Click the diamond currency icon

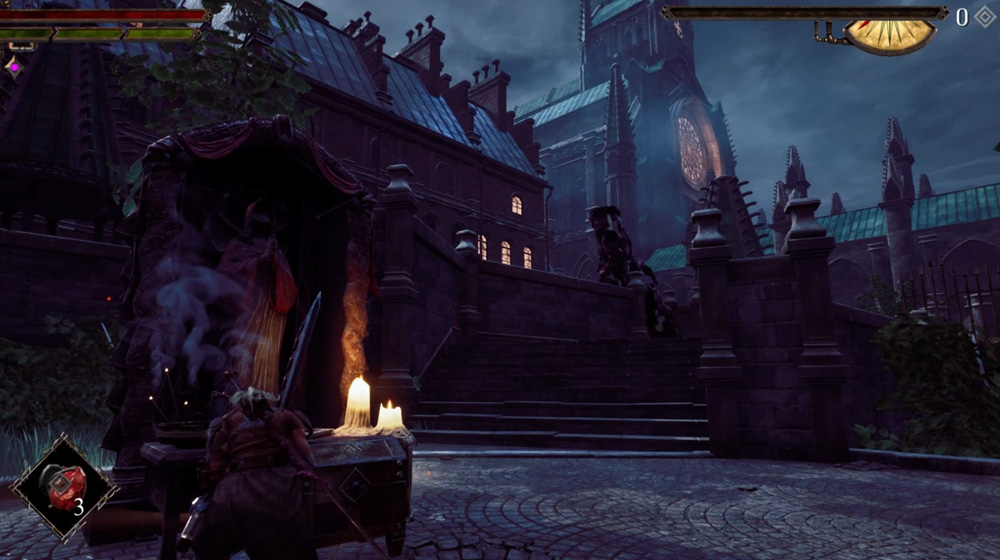(984, 17)
